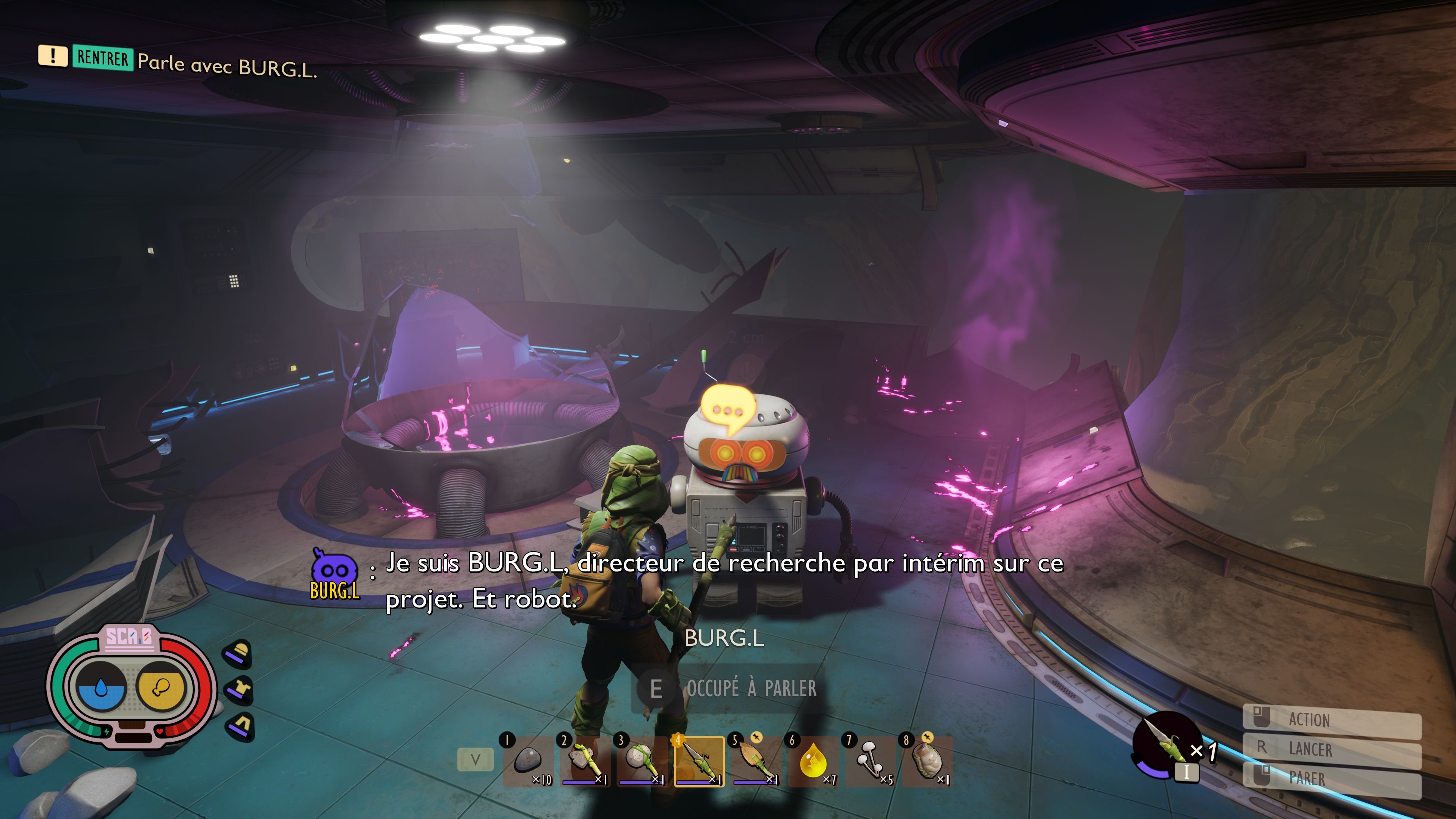This screenshot has height=819, width=1456.
Task: Select the pebblet axe hotbar slot
Action: (585, 760)
